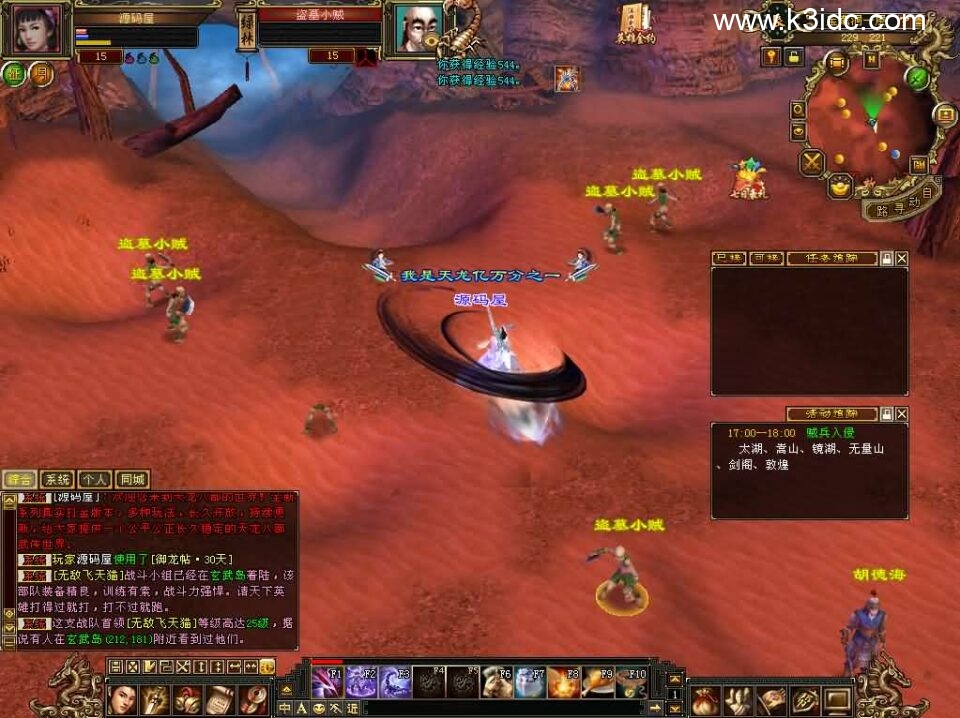
Task: Trigger the F8 fire skill icon
Action: [563, 682]
